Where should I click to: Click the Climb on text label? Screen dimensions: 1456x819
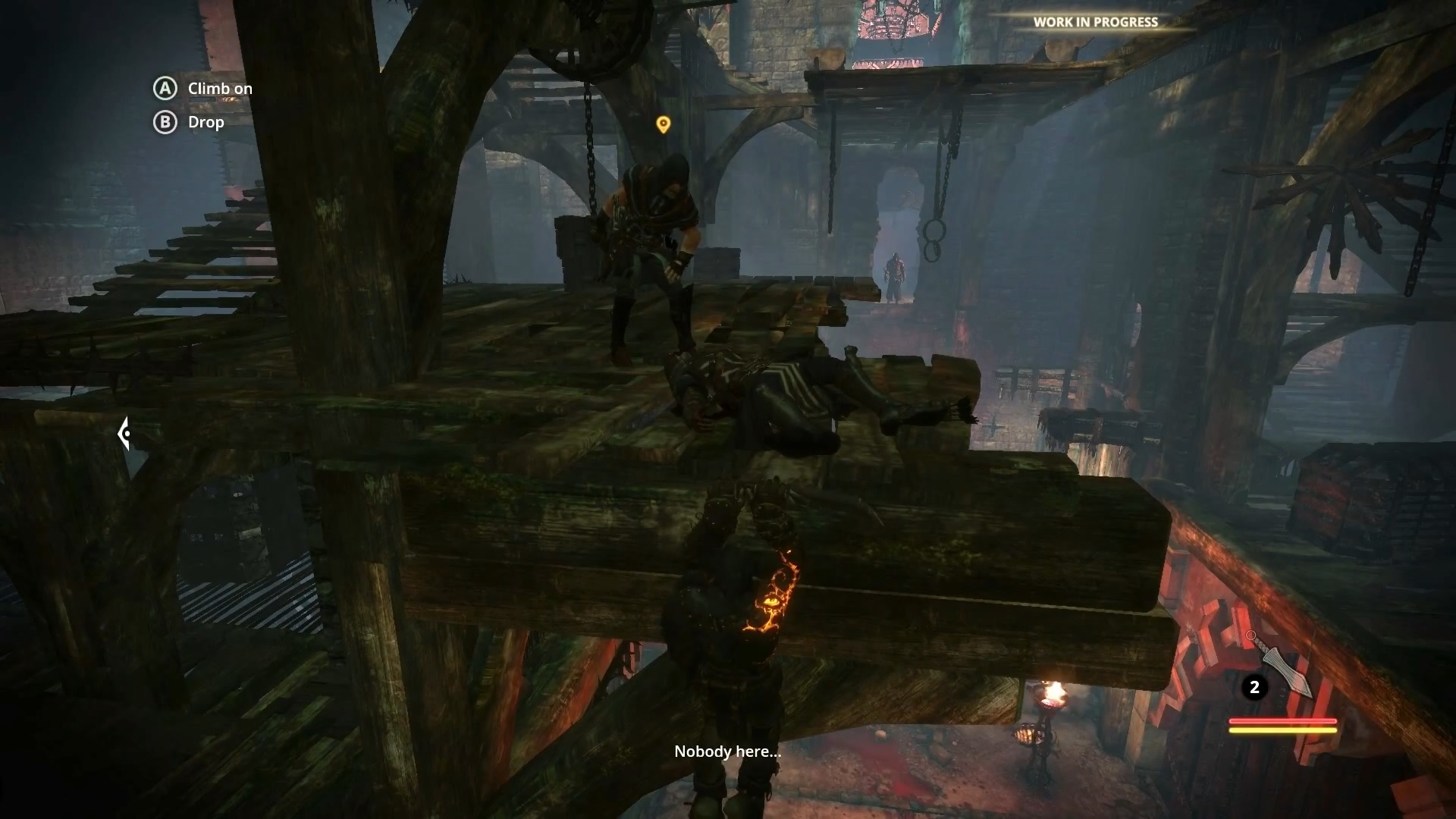(x=221, y=88)
